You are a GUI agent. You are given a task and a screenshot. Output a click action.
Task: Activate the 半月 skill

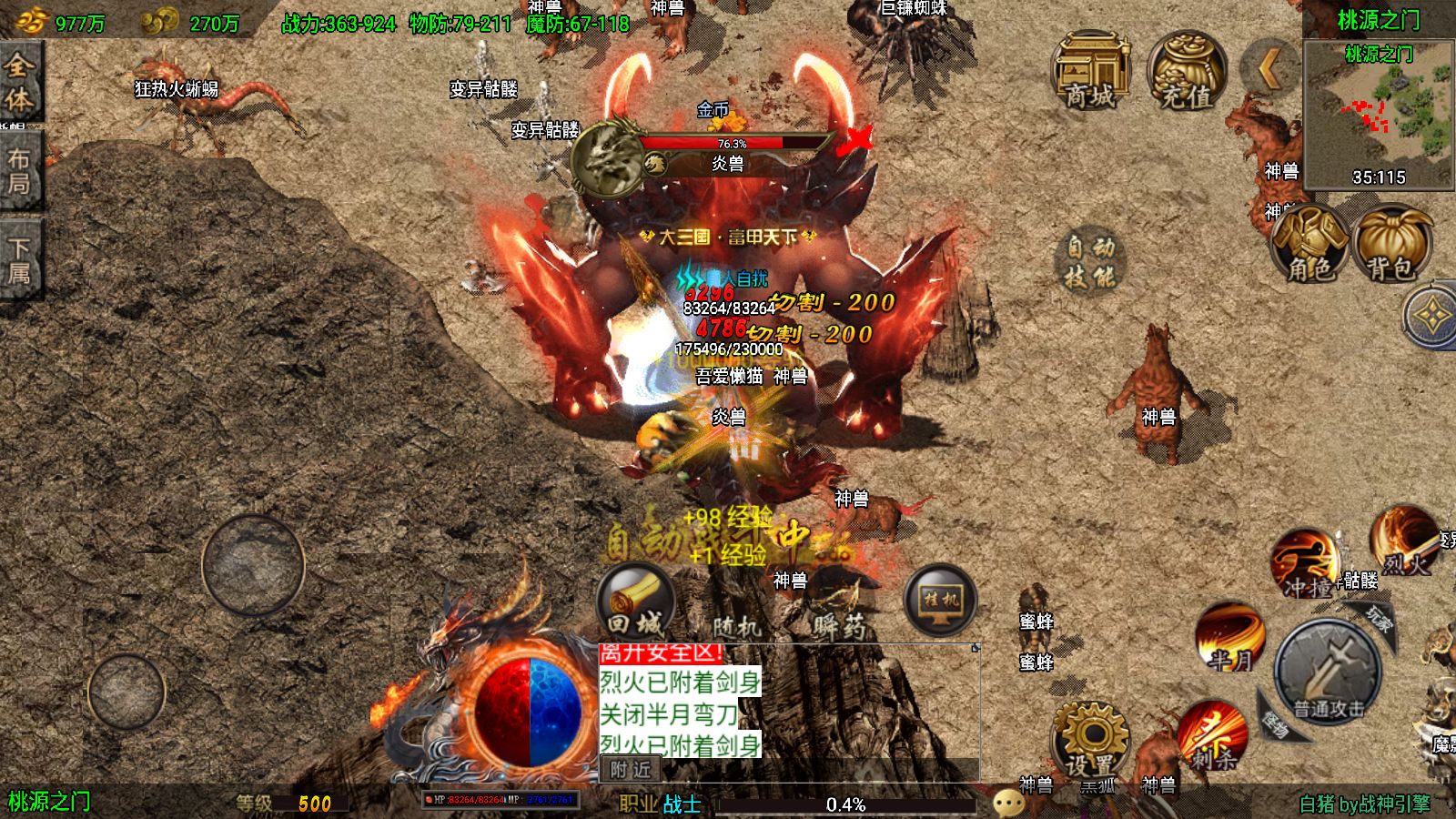[1230, 637]
